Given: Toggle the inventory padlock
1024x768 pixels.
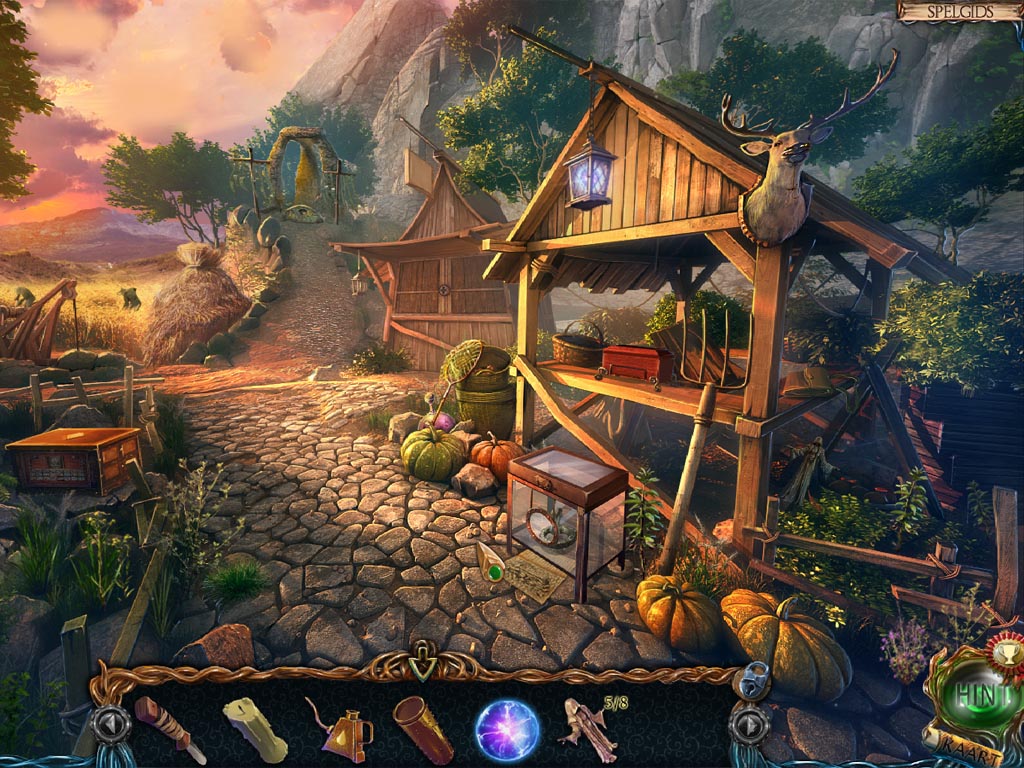Looking at the screenshot, I should [x=749, y=681].
